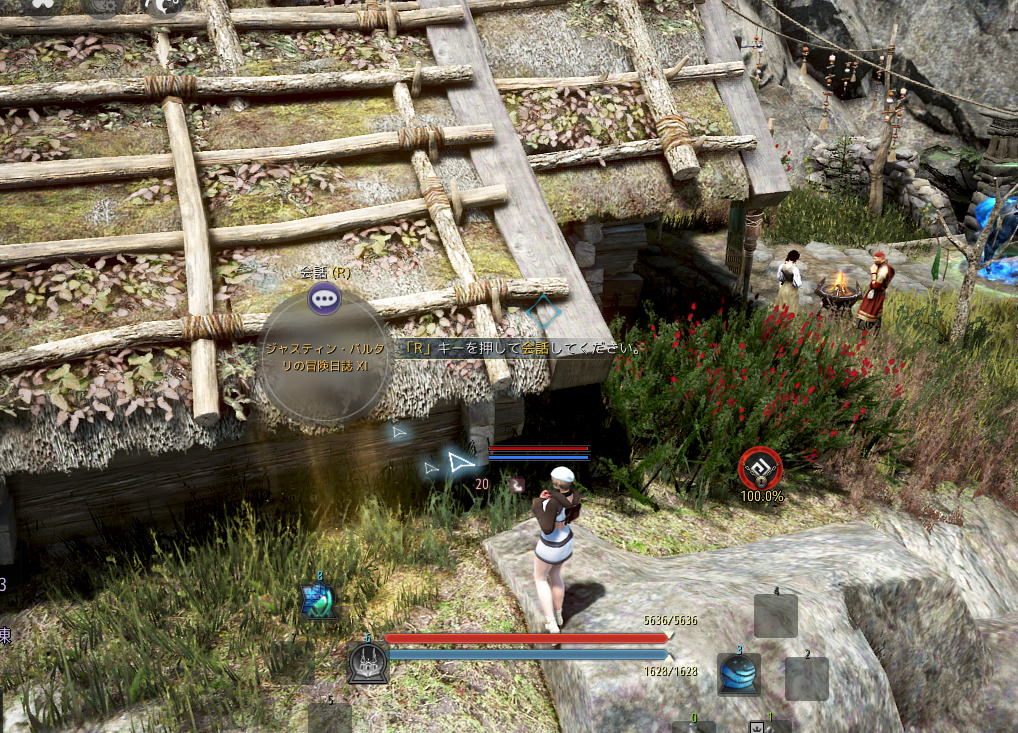The height and width of the screenshot is (733, 1018).
Task: Activate the blue-green crystal skill icon
Action: pos(318,600)
